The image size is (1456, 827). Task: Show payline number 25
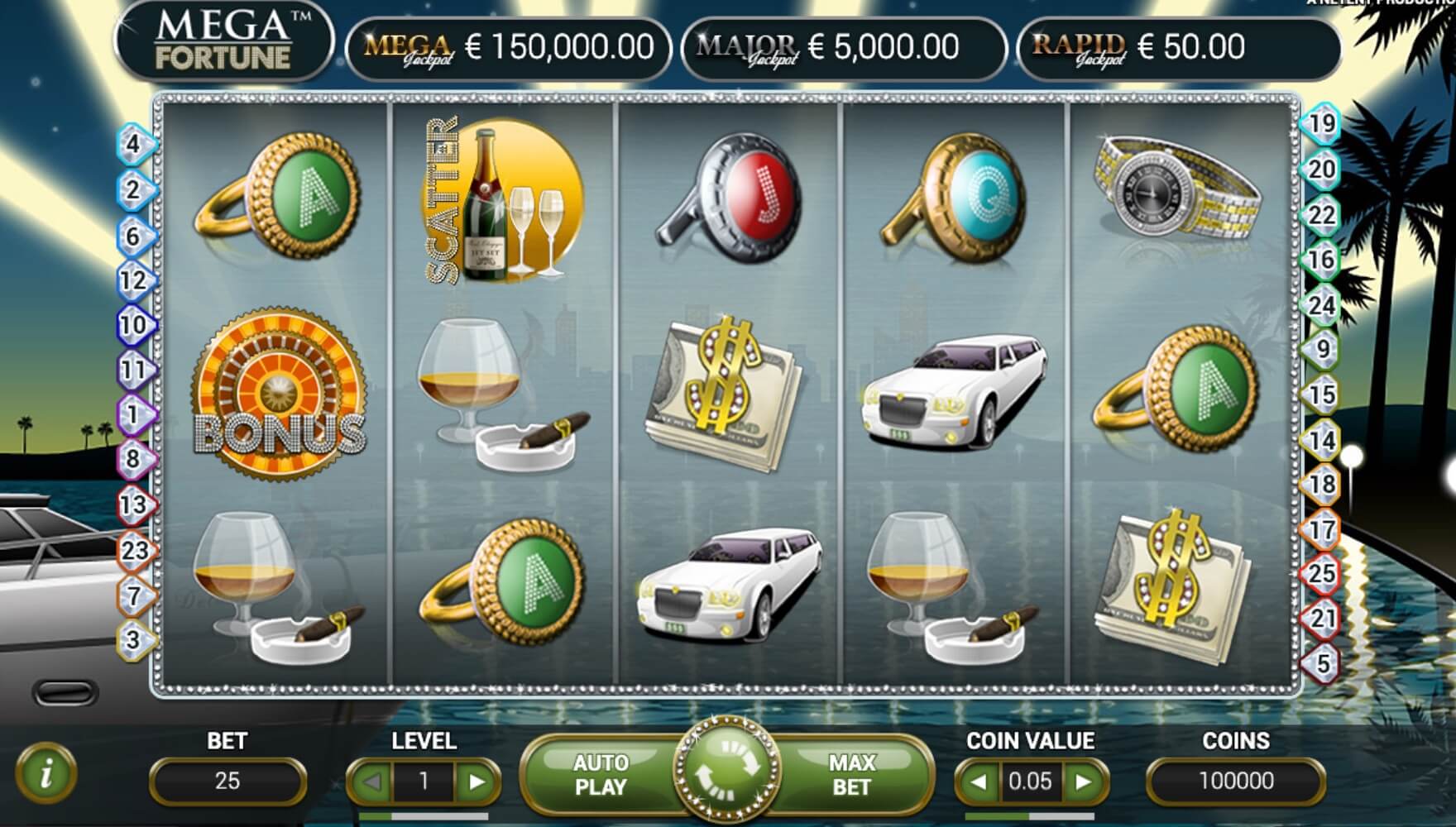[1322, 572]
